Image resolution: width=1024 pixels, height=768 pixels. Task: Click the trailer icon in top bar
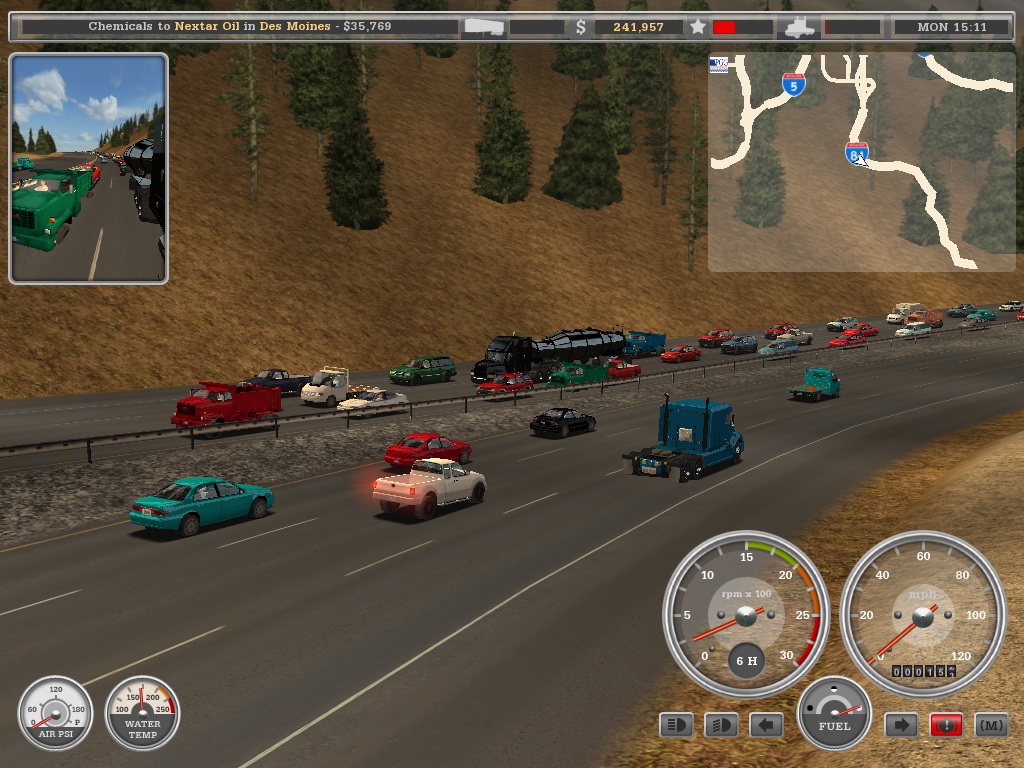coord(484,27)
